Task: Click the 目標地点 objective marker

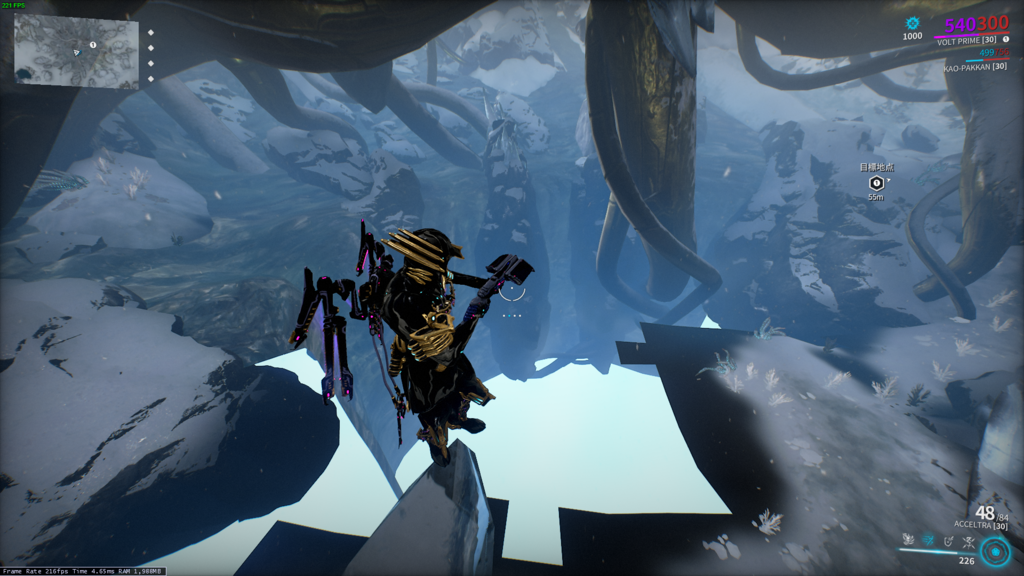Action: coord(877,183)
